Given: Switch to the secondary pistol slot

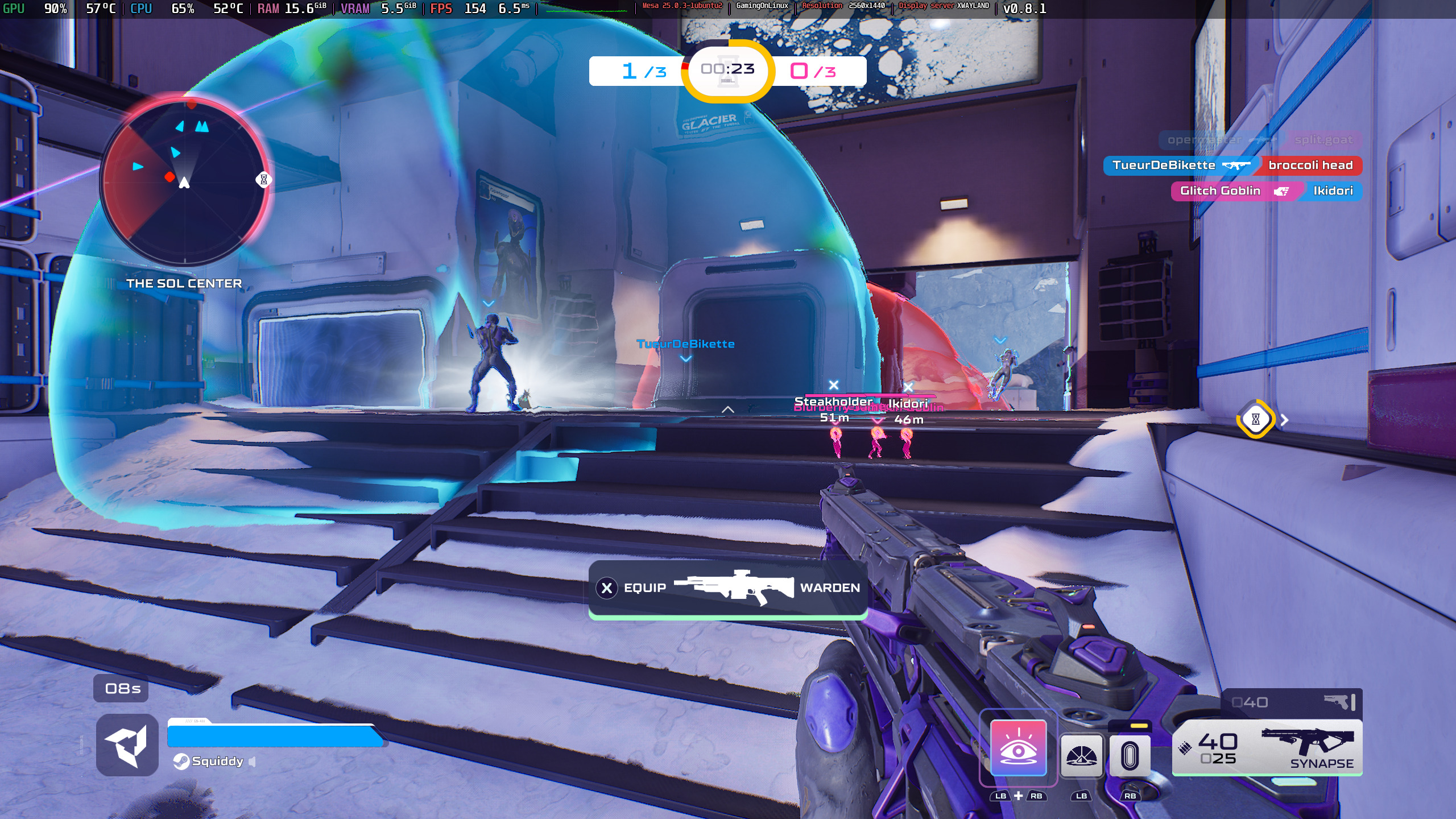Looking at the screenshot, I should point(1291,702).
